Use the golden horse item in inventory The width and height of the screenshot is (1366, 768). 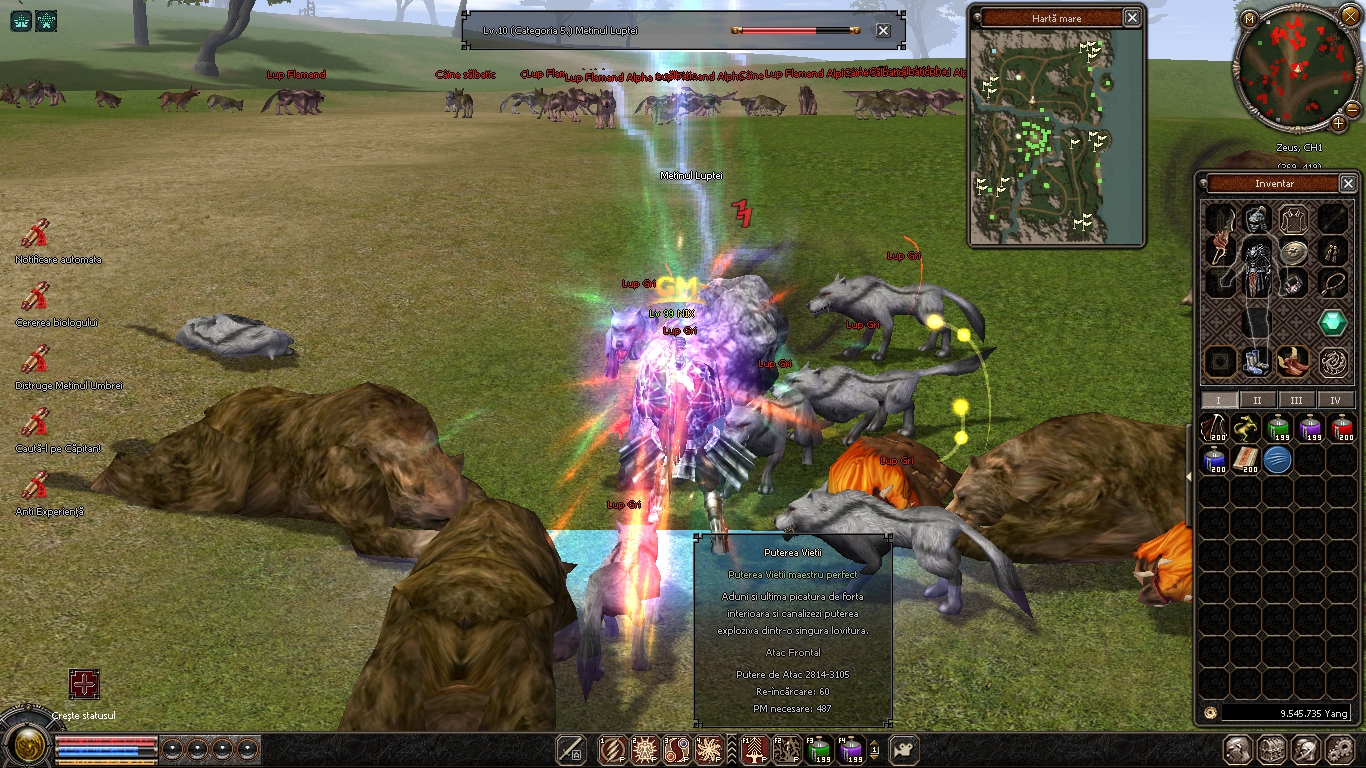pos(1246,430)
